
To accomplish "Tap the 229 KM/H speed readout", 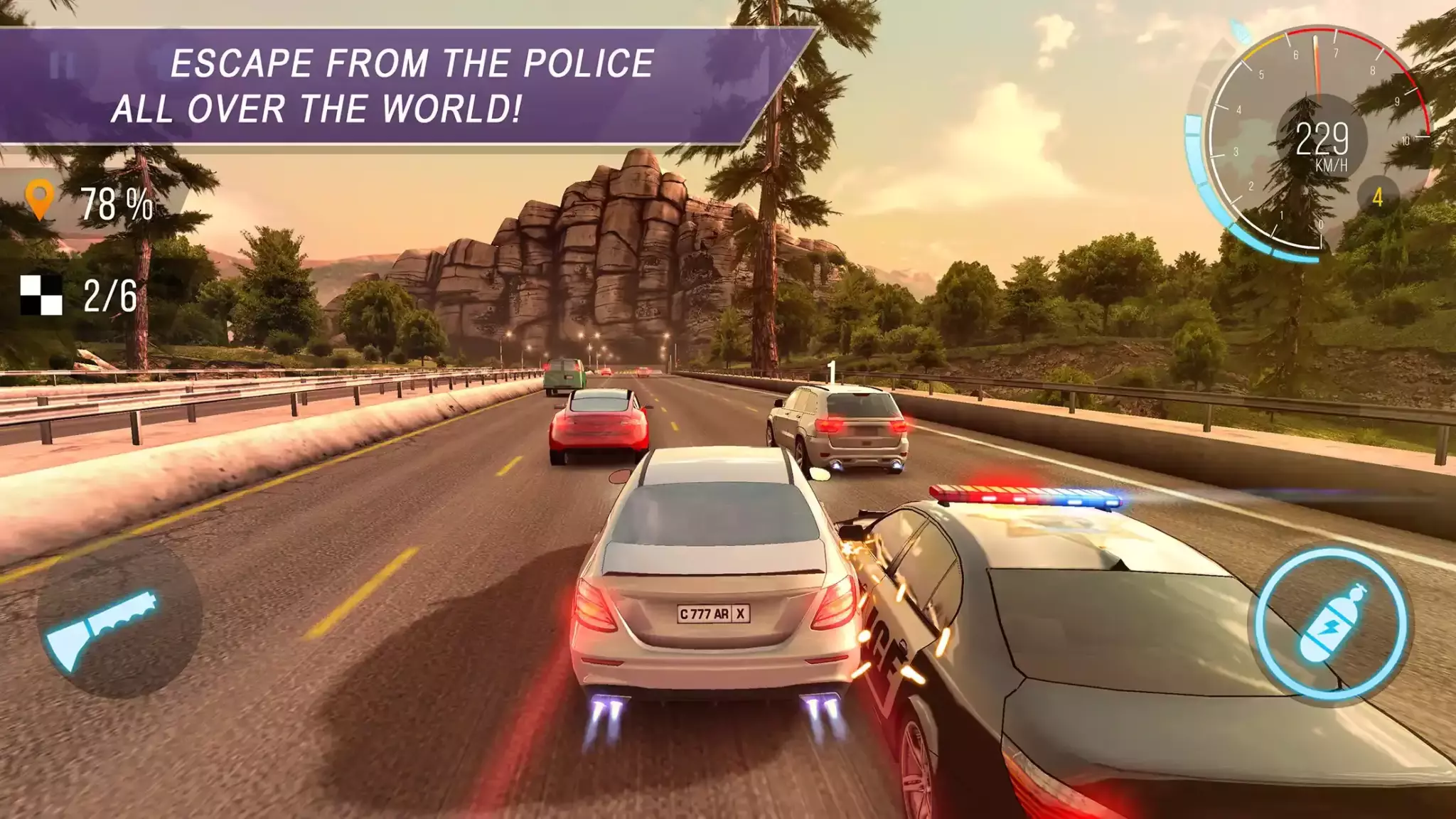I will [1324, 140].
